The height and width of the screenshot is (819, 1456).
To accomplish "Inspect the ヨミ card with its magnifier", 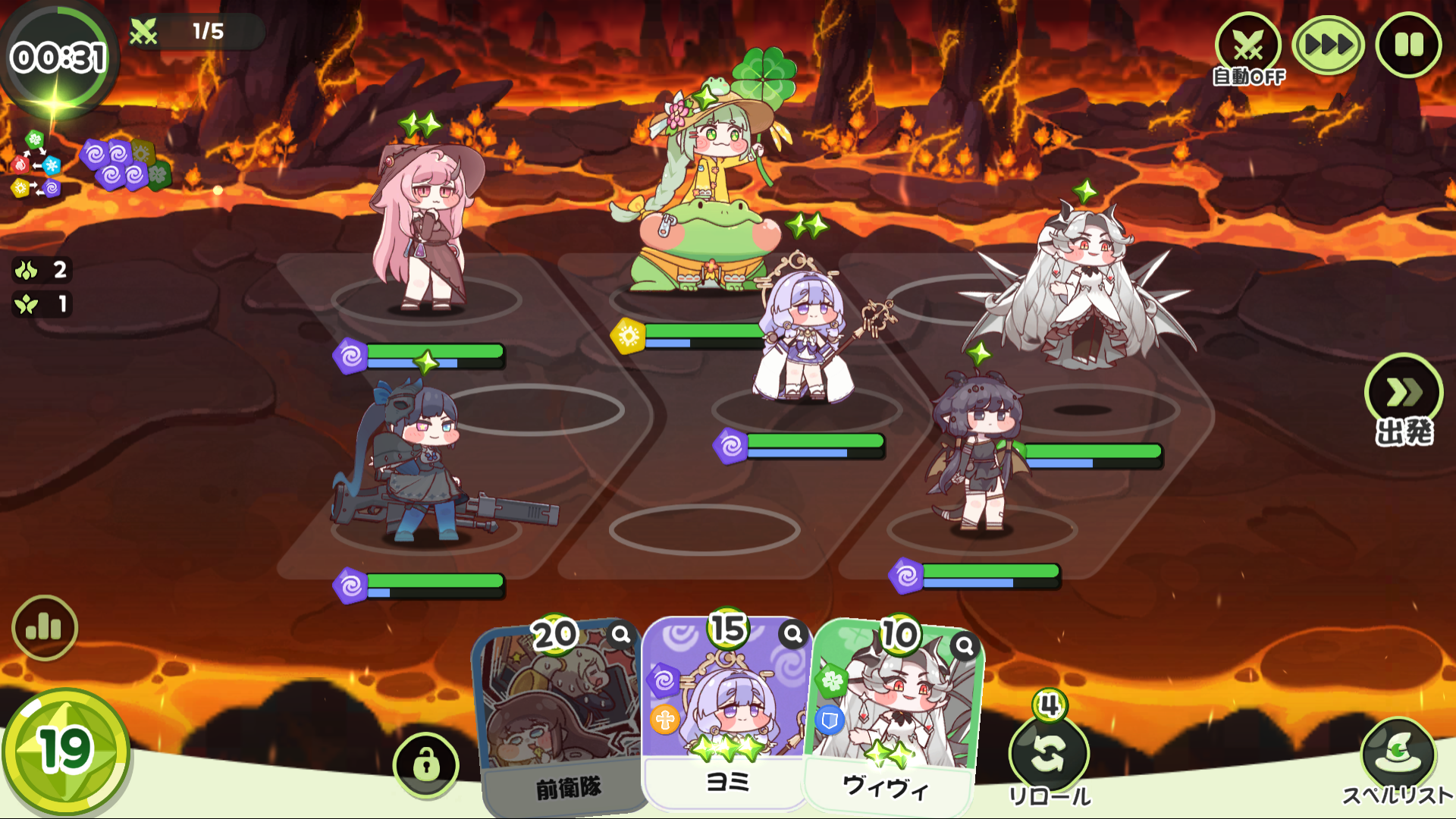I will (792, 633).
